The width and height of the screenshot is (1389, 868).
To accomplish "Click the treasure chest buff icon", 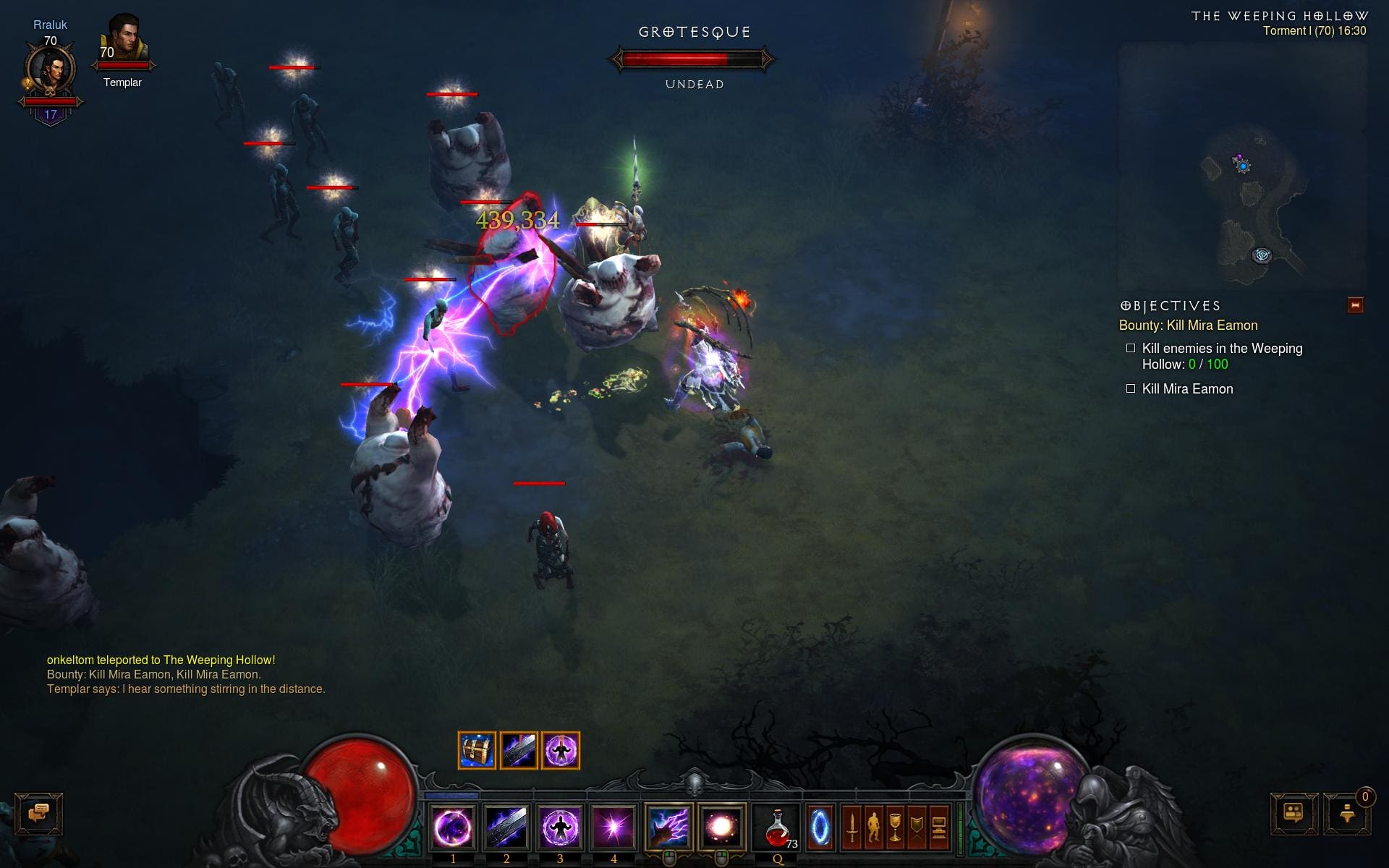I will [x=477, y=750].
